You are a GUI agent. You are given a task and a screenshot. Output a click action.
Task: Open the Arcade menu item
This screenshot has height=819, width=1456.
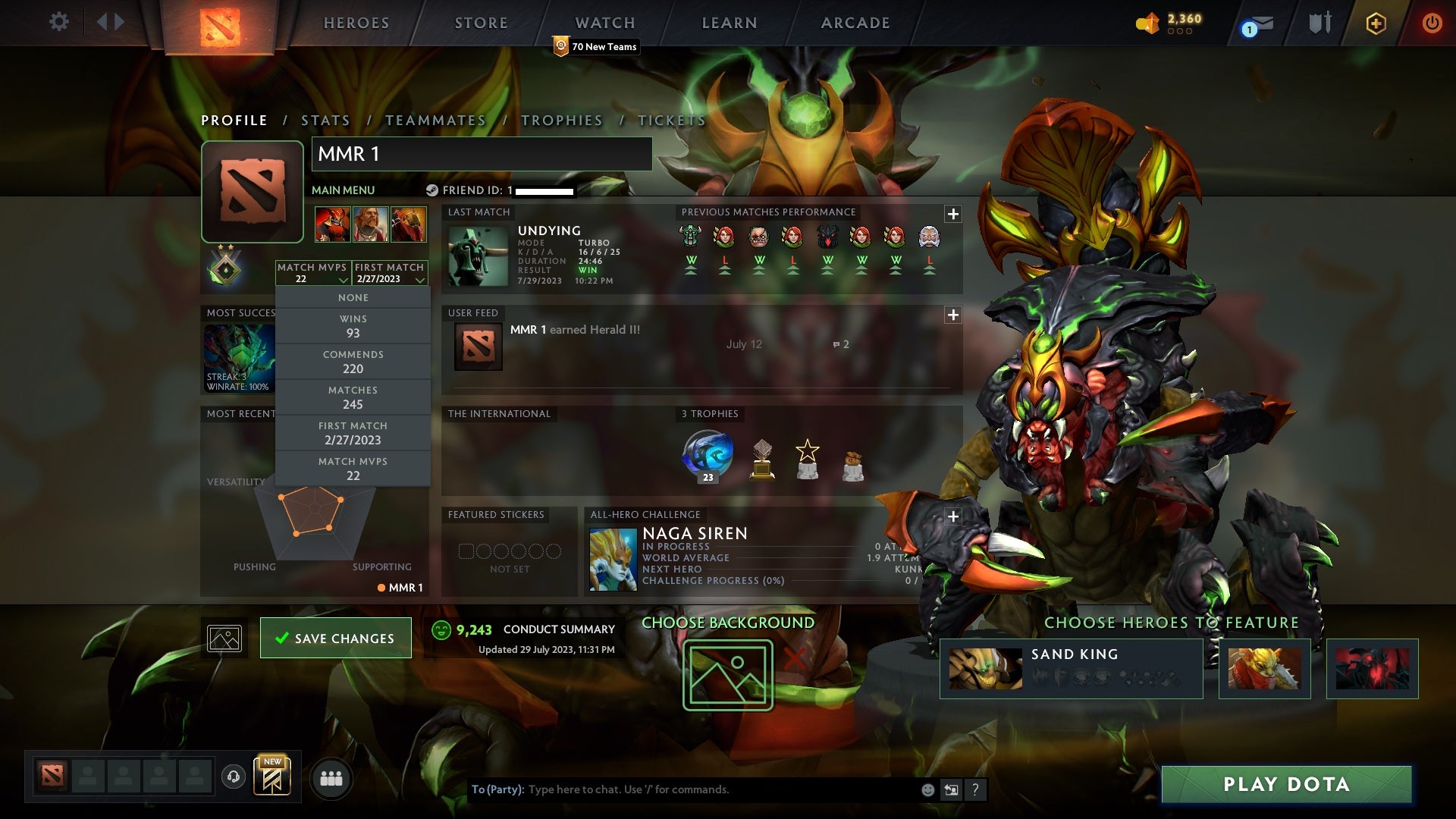click(855, 23)
